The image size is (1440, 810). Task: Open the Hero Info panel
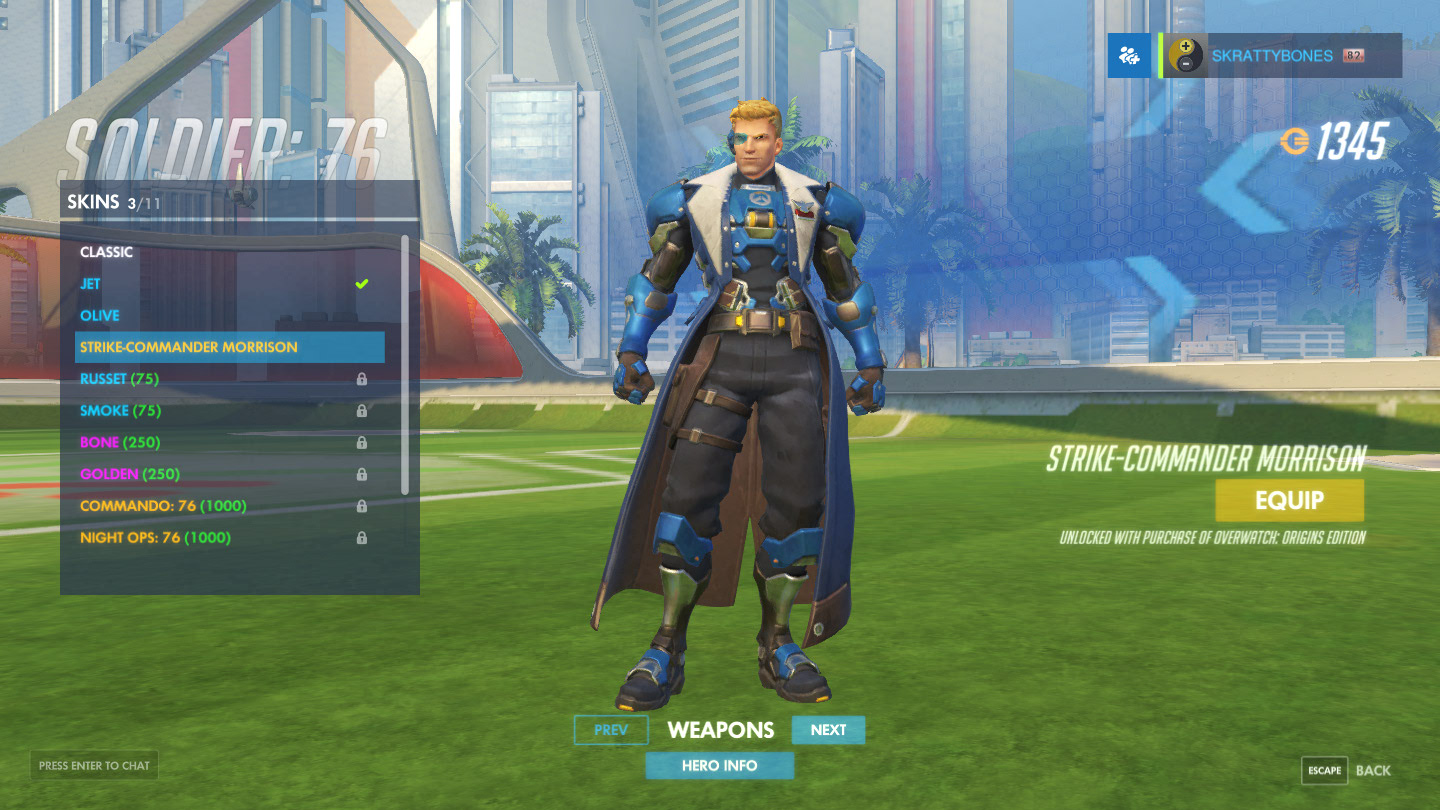click(x=719, y=766)
